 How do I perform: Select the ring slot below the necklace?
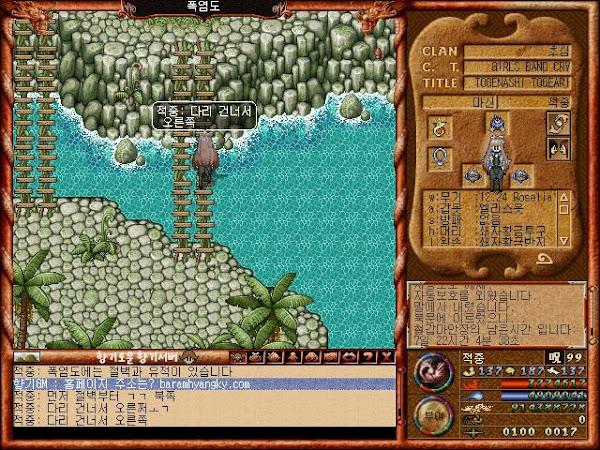coord(438,157)
